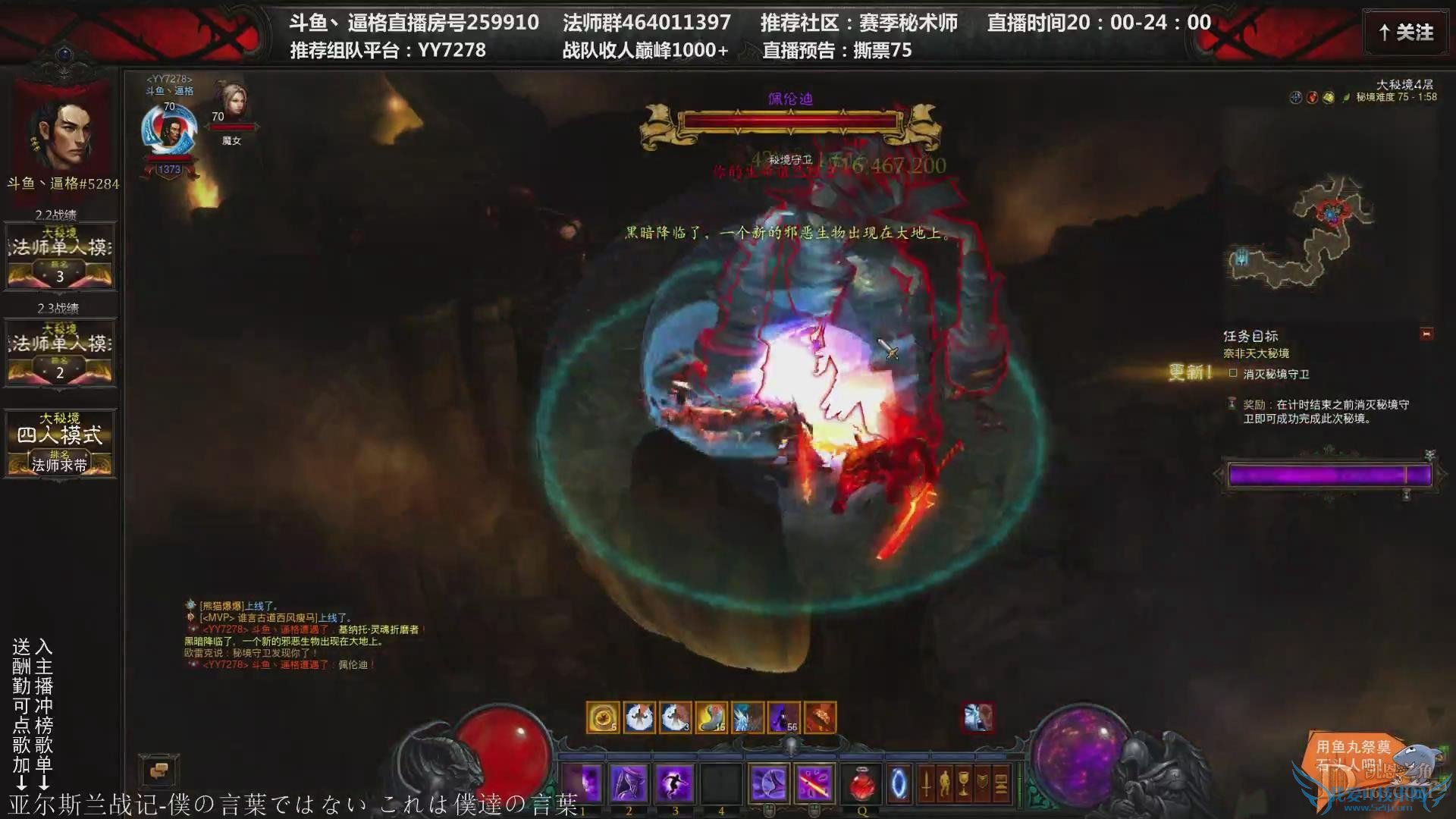Use the red health potion
The image size is (1456, 819).
click(861, 783)
